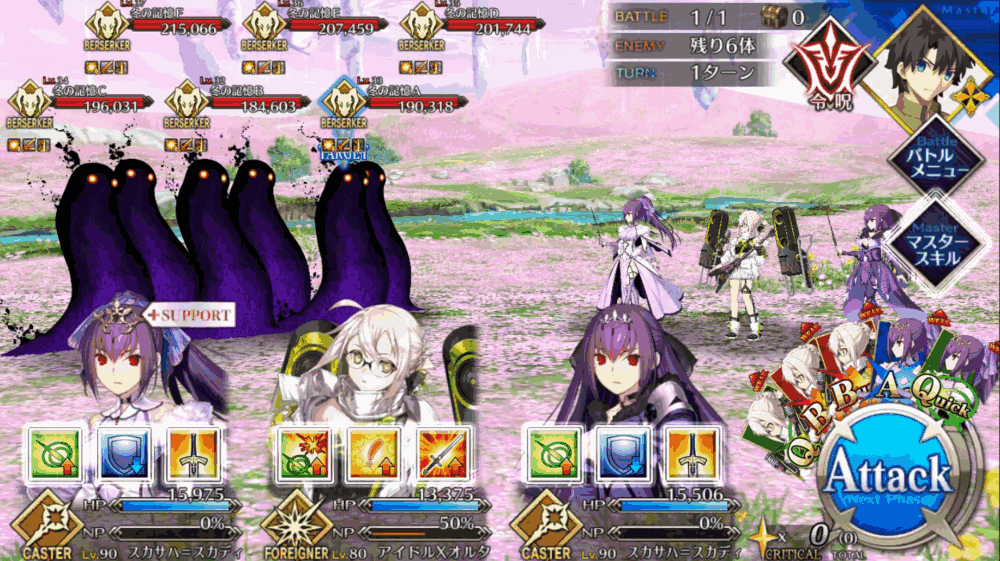Activate Idol X Alter's feather skill

coord(368,455)
